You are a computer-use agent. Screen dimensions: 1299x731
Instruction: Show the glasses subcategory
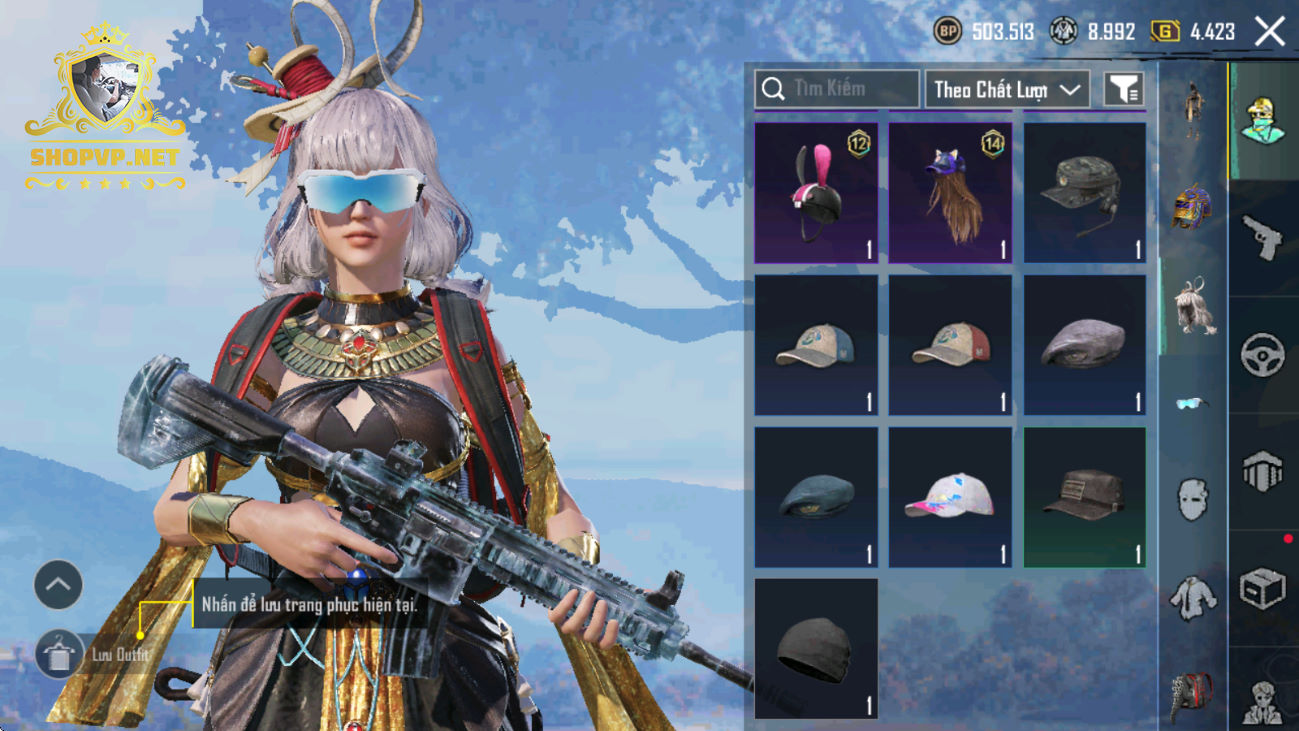tap(1192, 403)
